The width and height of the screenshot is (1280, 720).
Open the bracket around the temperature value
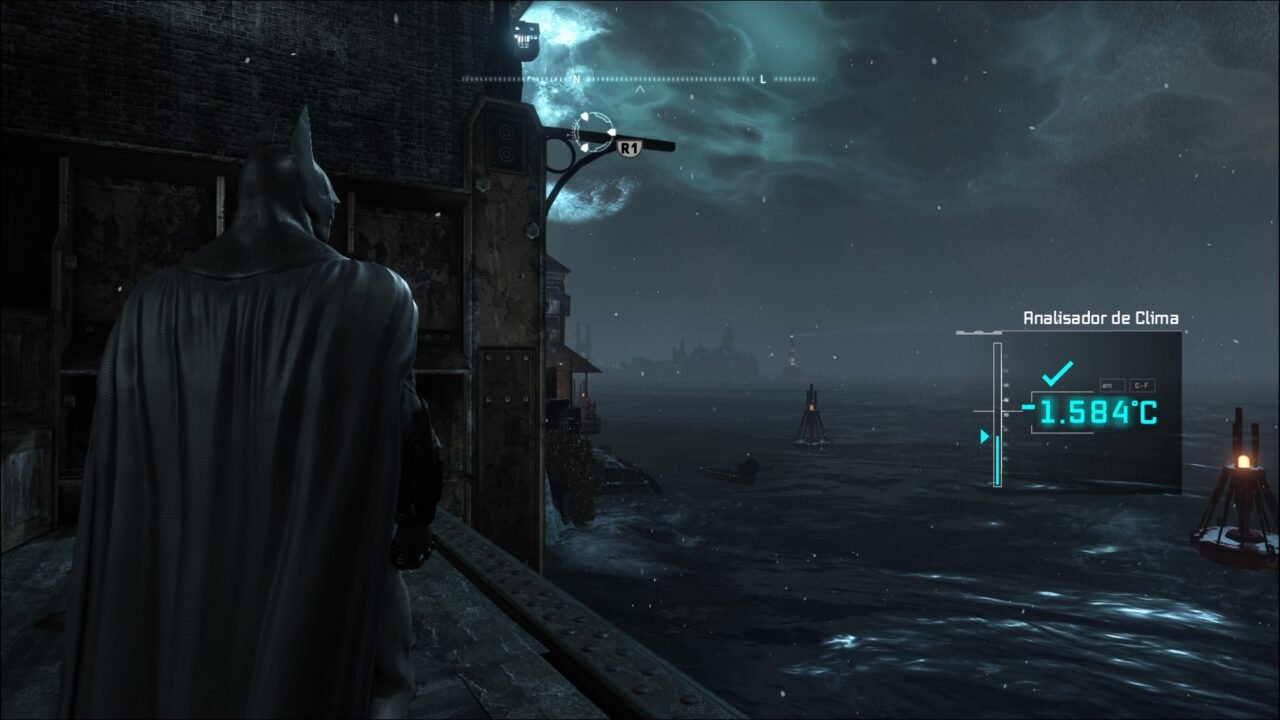click(x=1032, y=410)
